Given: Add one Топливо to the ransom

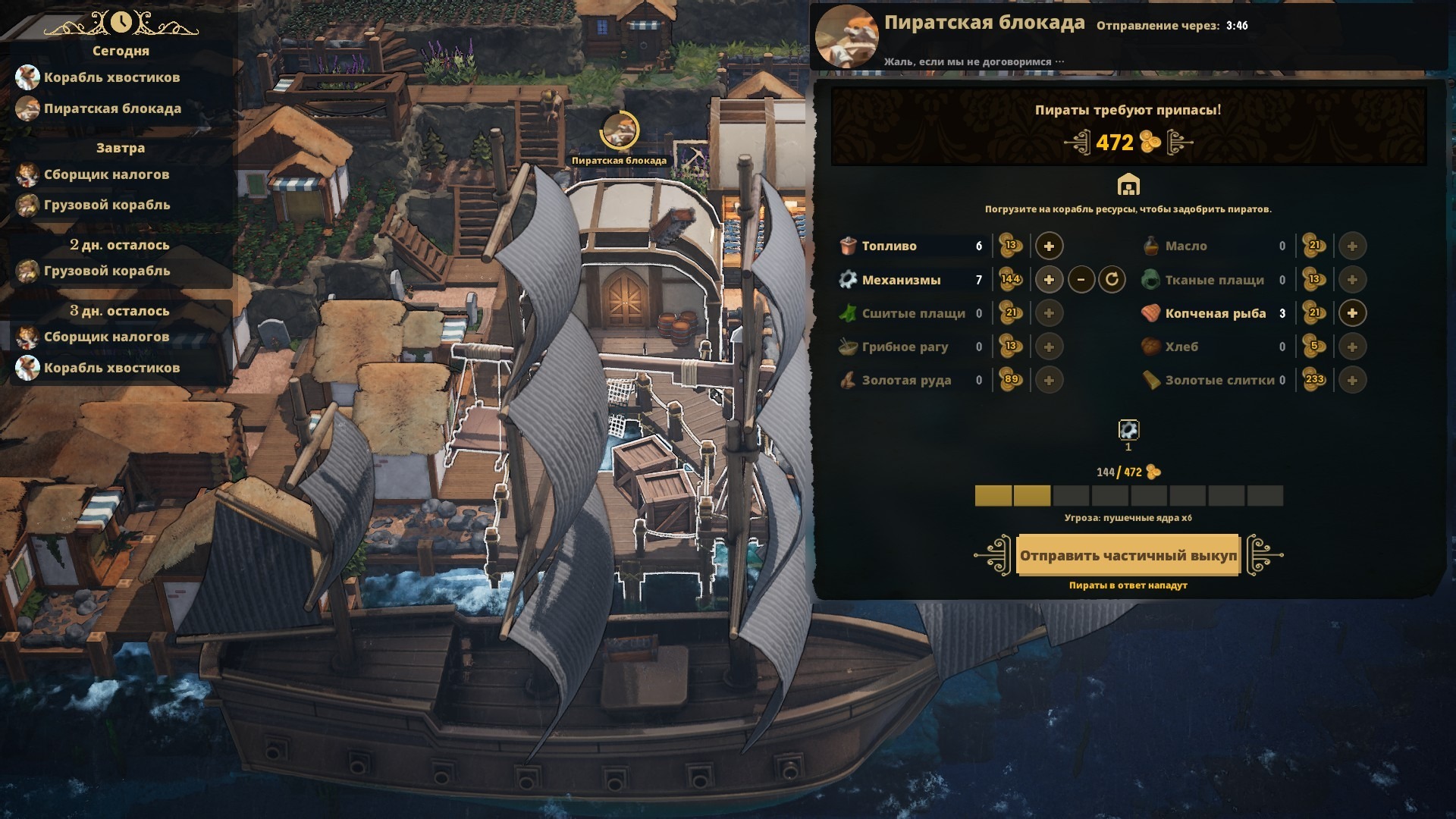Looking at the screenshot, I should pos(1049,246).
